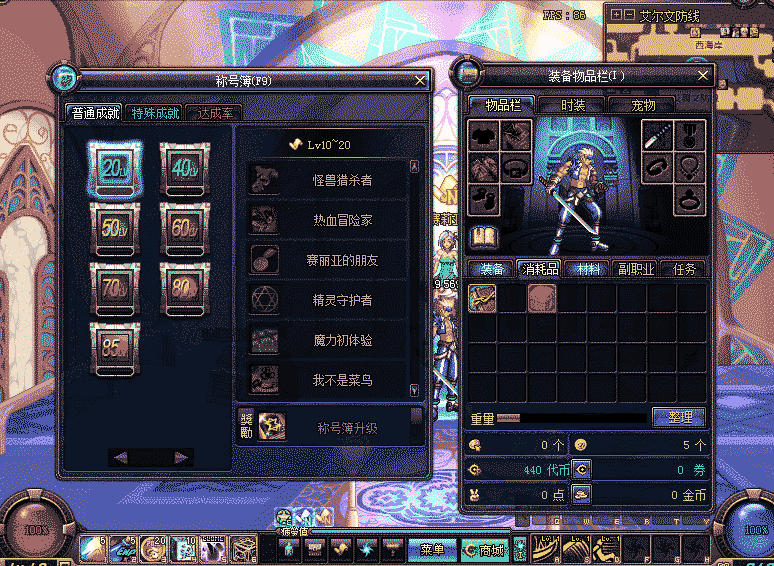This screenshot has height=566, width=774.
Task: Select the 我不是菜鸟 title row
Action: click(x=328, y=380)
